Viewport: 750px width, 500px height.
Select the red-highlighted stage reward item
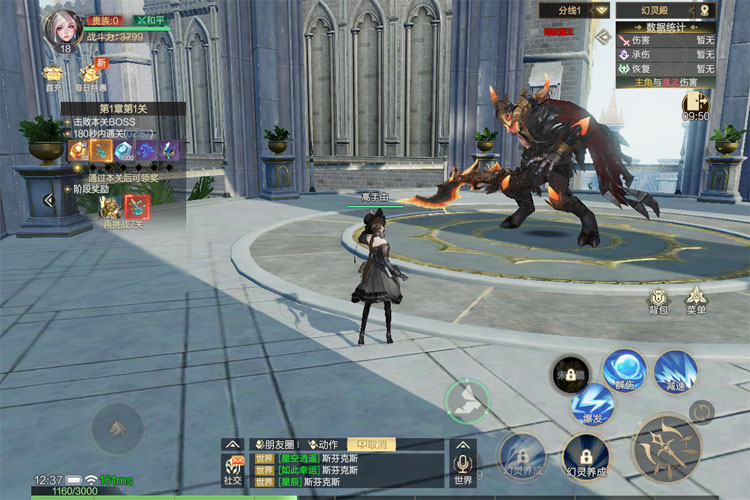(x=136, y=205)
